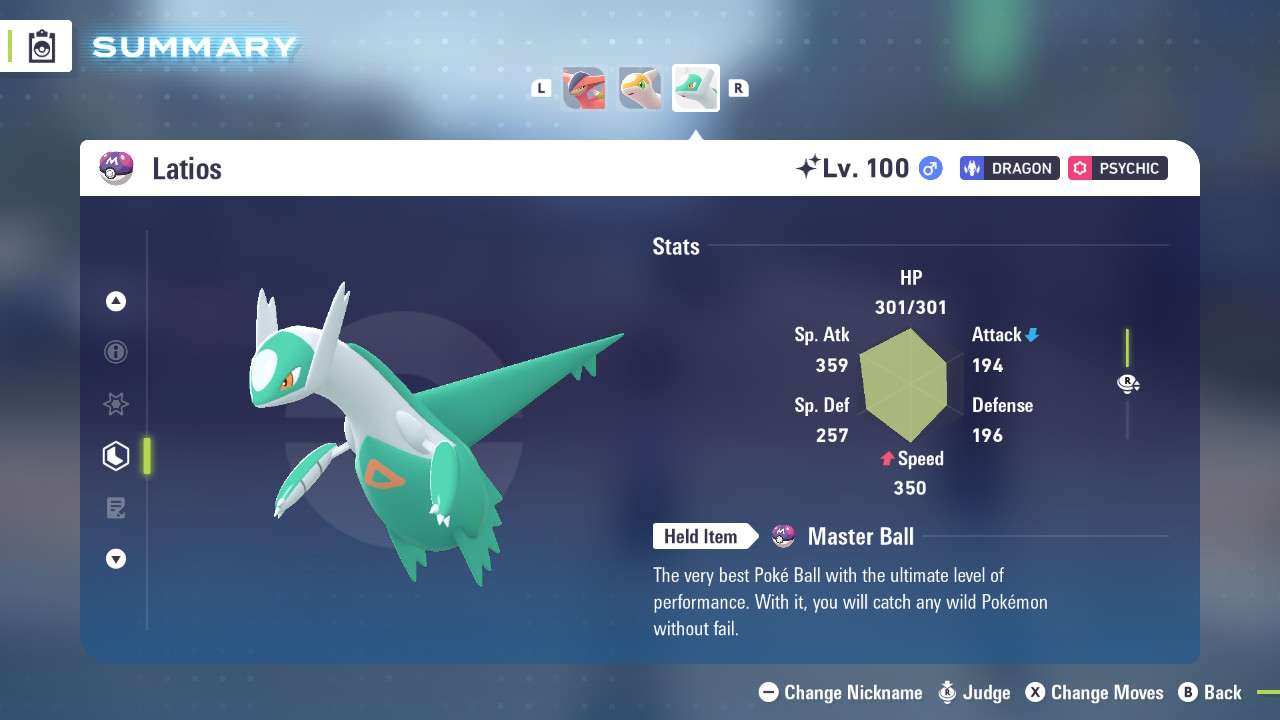Select the yellow Latias party thumbnail
The image size is (1280, 720).
click(x=640, y=88)
